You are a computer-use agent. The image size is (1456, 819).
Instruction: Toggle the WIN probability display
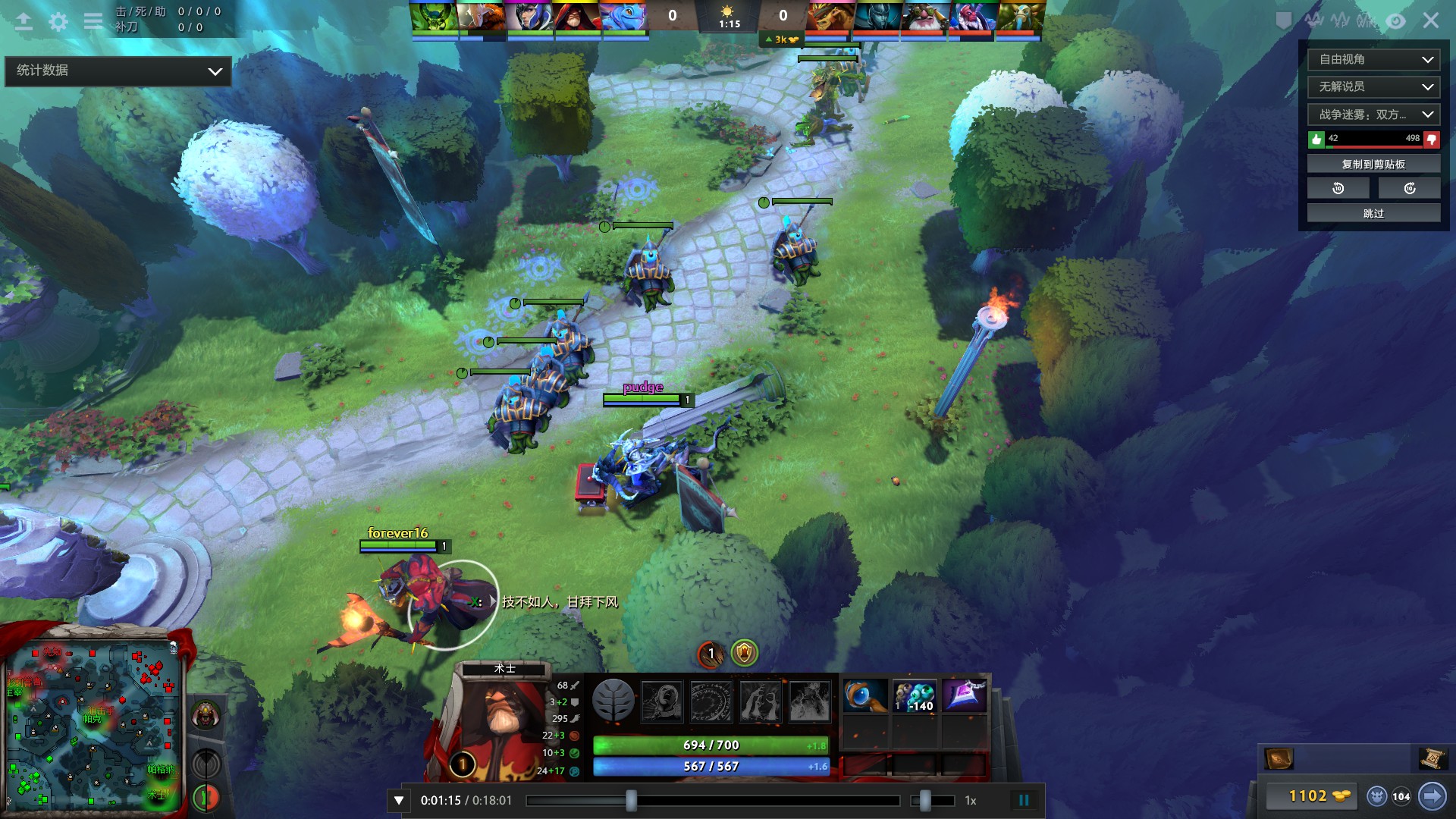pos(1365,21)
